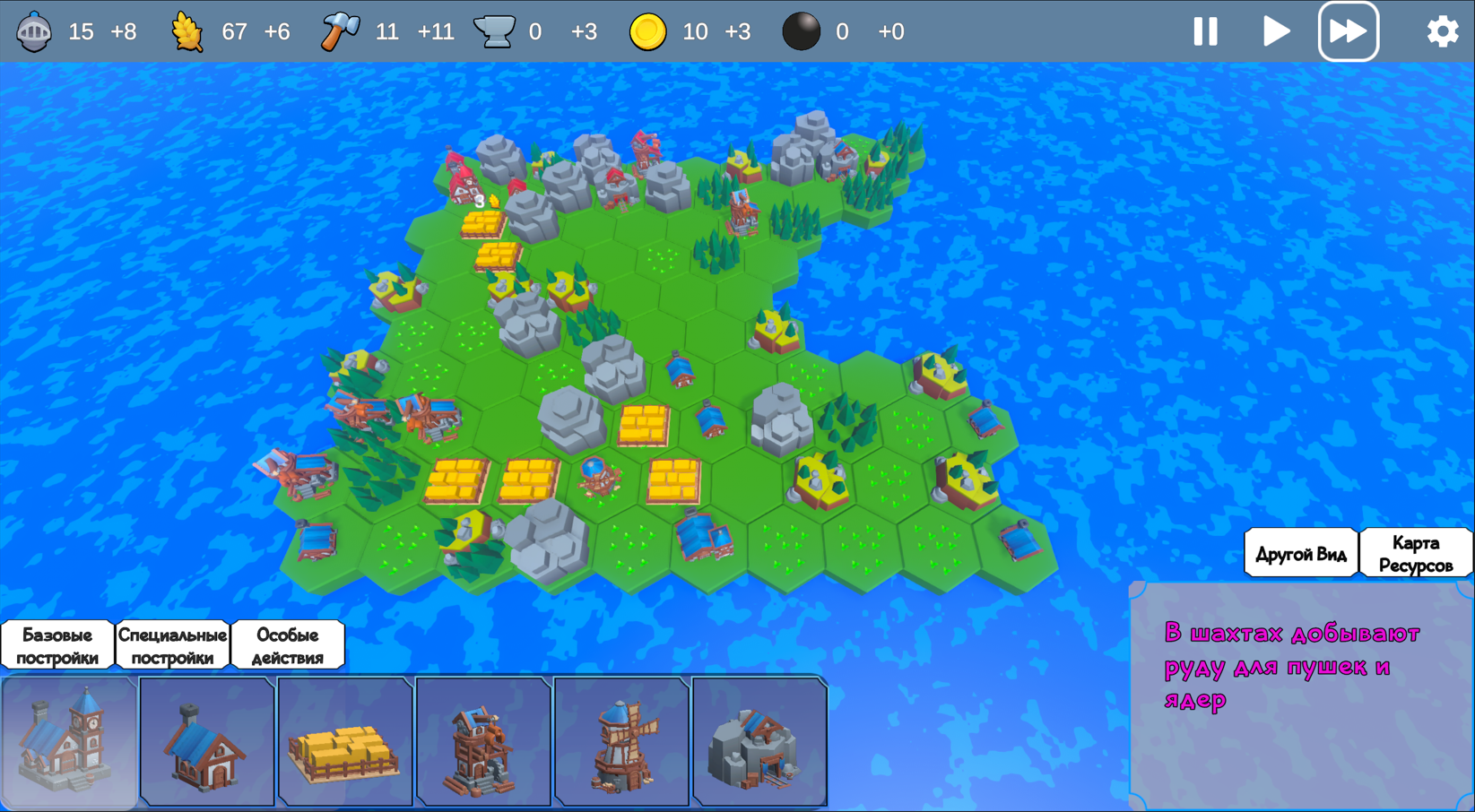Open the Базовые постройки tab
Screen dimensions: 1475x812
[x=57, y=644]
